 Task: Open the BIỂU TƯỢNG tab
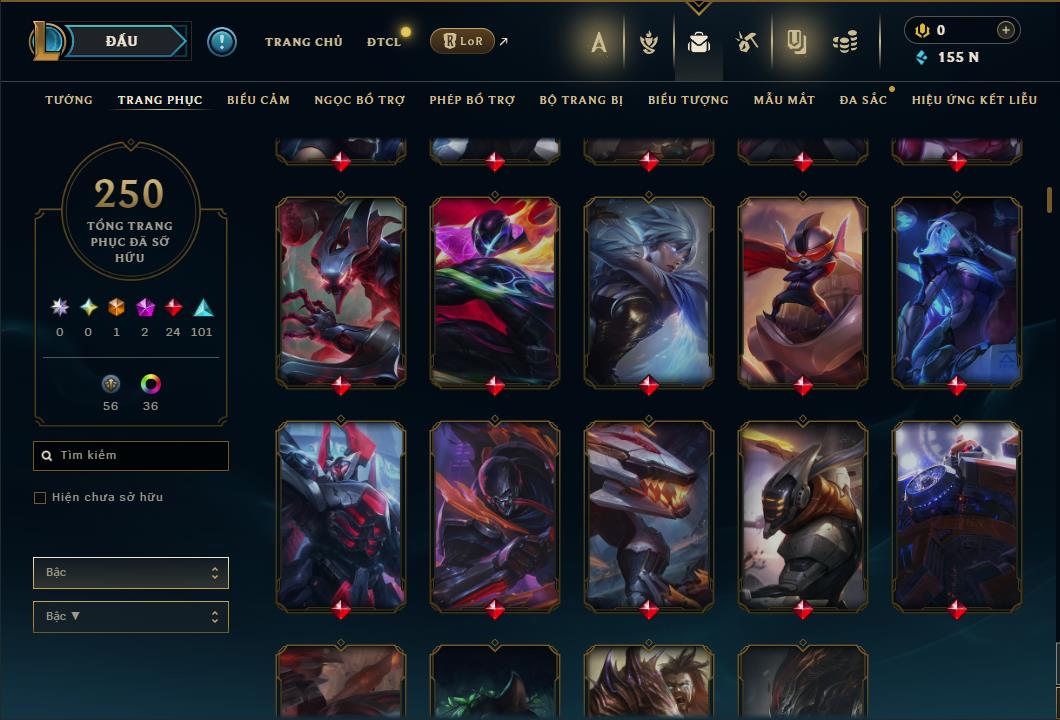[688, 100]
